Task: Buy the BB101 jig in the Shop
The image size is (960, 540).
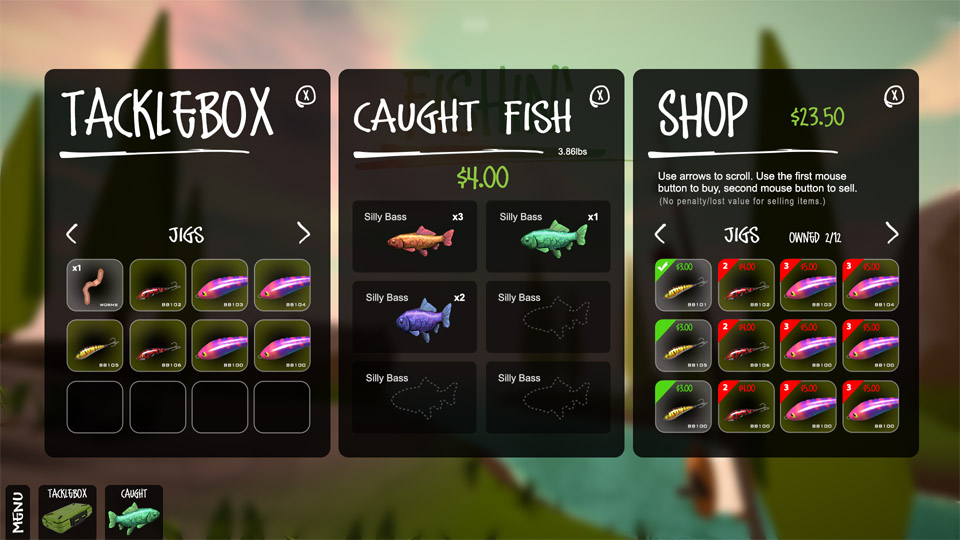Action: (683, 285)
